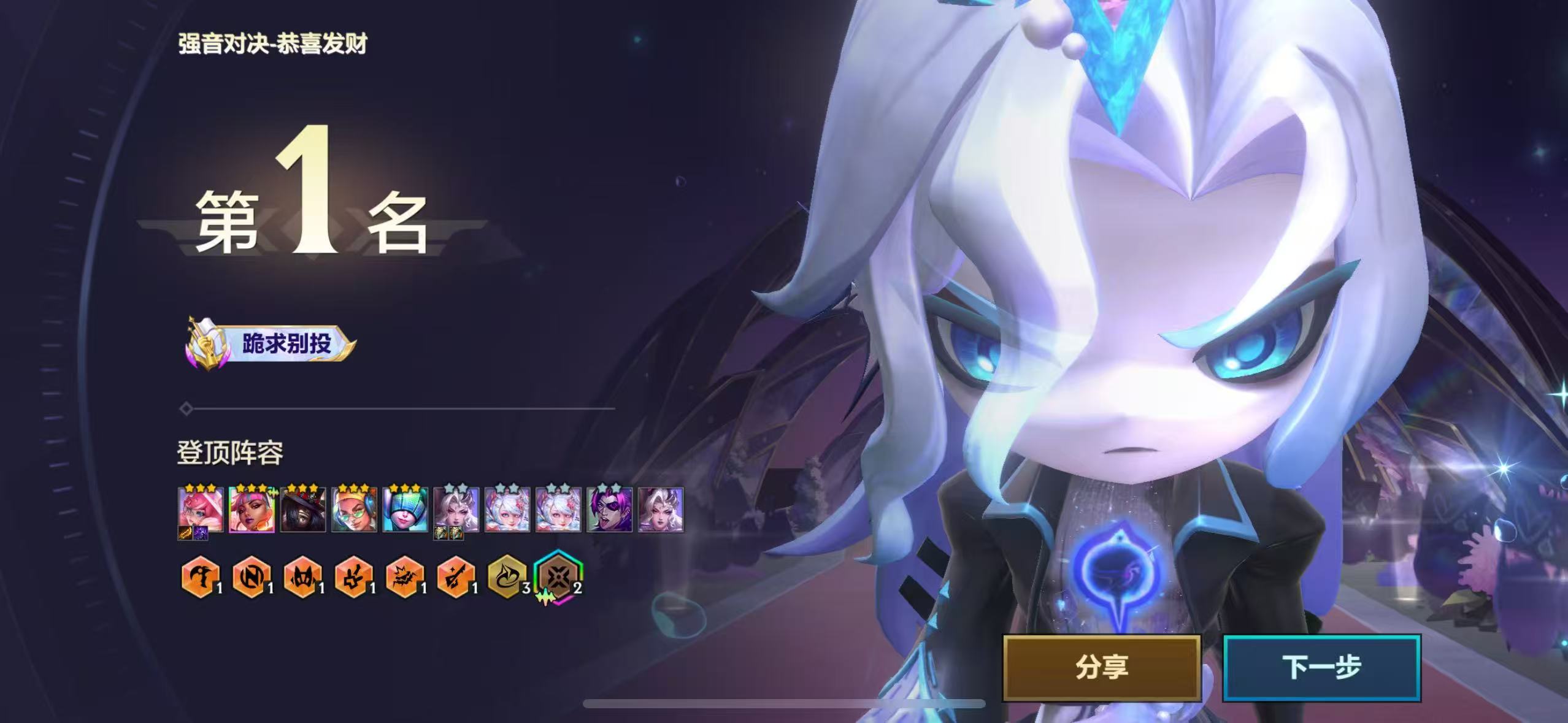The height and width of the screenshot is (723, 1568).
Task: Tap the 强音对决-恭喜发财 mode title
Action: pyautogui.click(x=271, y=43)
